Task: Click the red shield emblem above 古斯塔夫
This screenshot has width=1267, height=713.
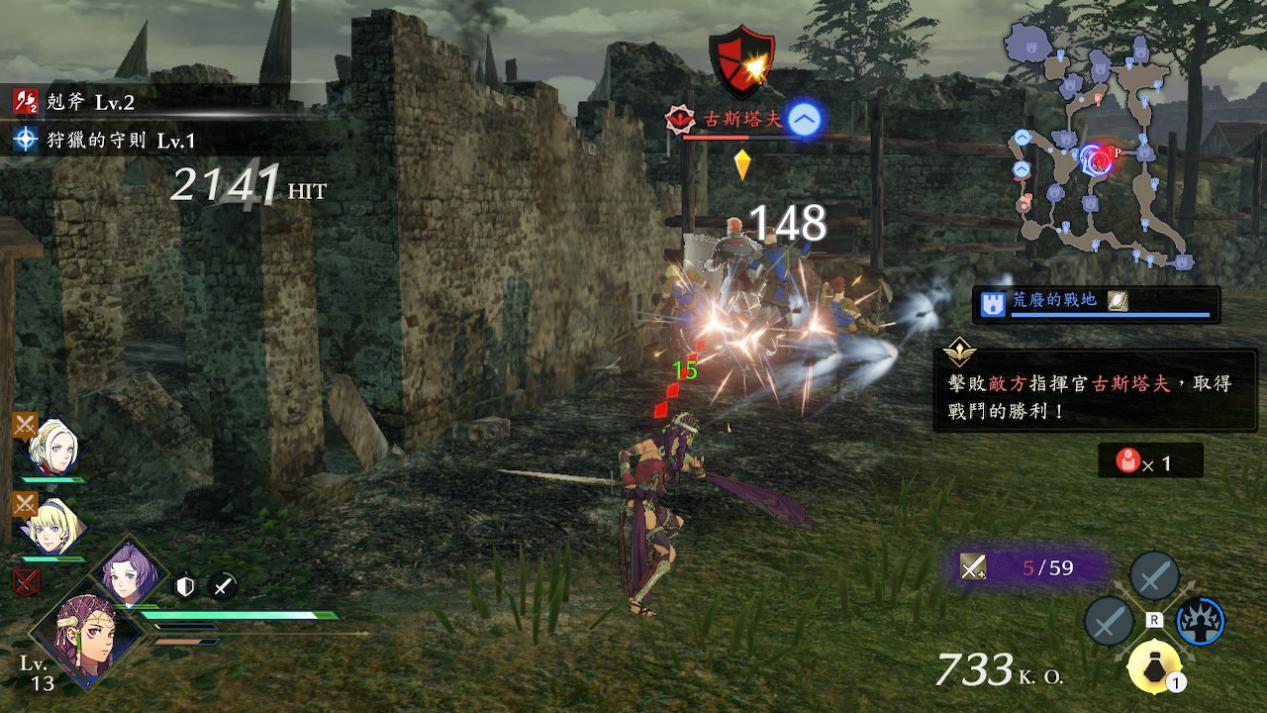Action: 741,63
